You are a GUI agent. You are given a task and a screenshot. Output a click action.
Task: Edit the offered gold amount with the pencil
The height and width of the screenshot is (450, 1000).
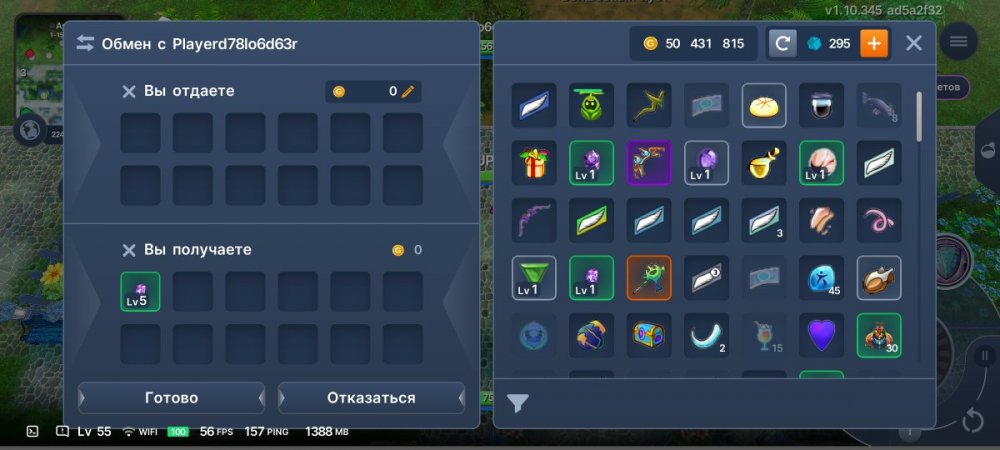(x=407, y=91)
